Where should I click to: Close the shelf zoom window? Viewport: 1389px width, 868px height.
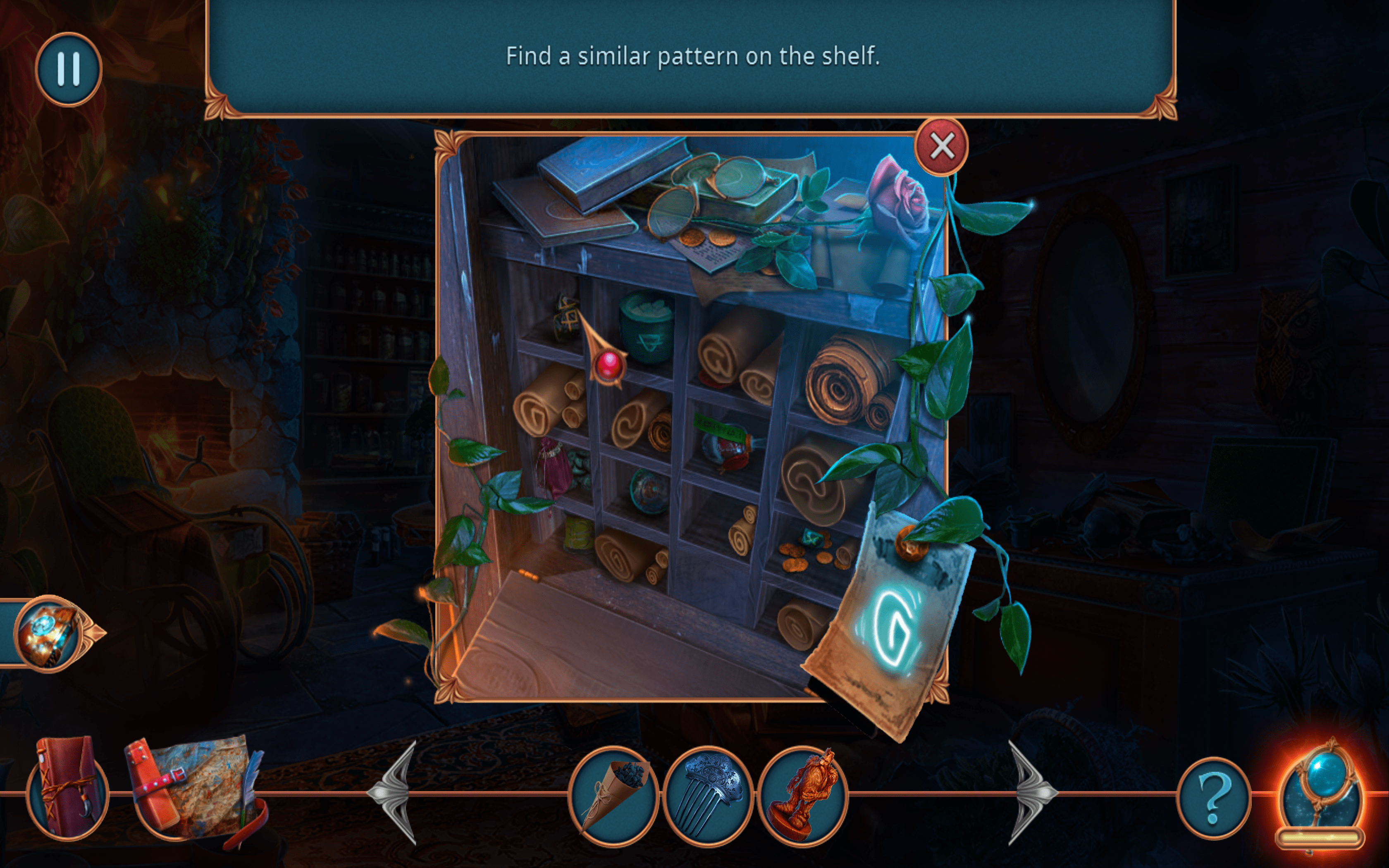click(x=941, y=146)
